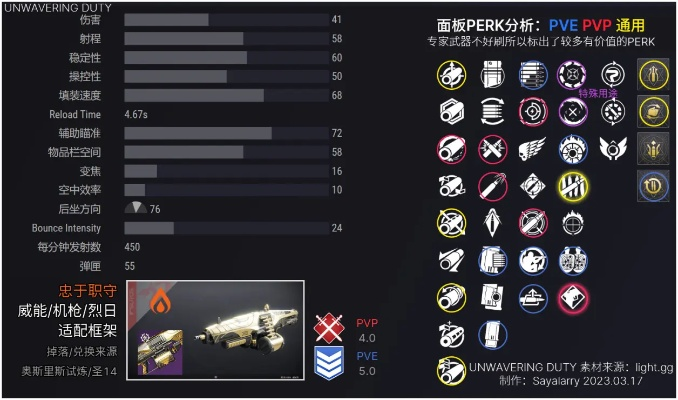The image size is (678, 400).
Task: Click the blue-ringed twin grenades perk icon
Action: pyautogui.click(x=572, y=260)
